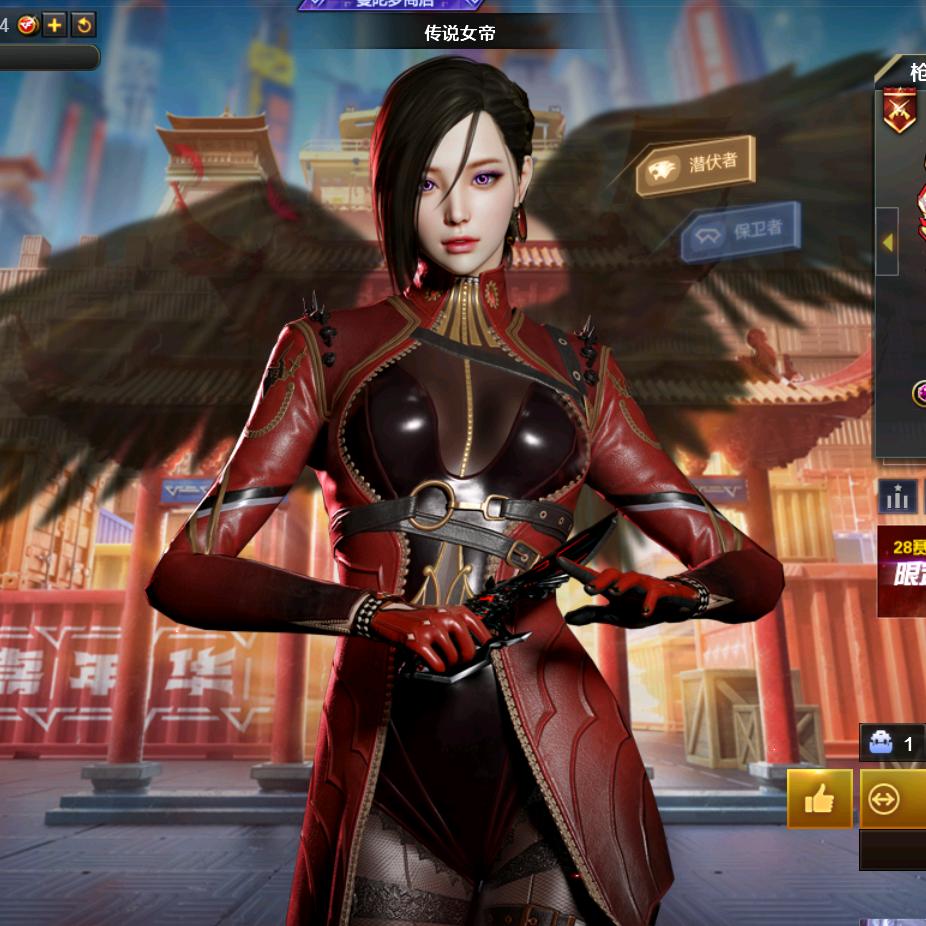Click the red CF currency coin icon
This screenshot has width=926, height=926.
[x=28, y=25]
